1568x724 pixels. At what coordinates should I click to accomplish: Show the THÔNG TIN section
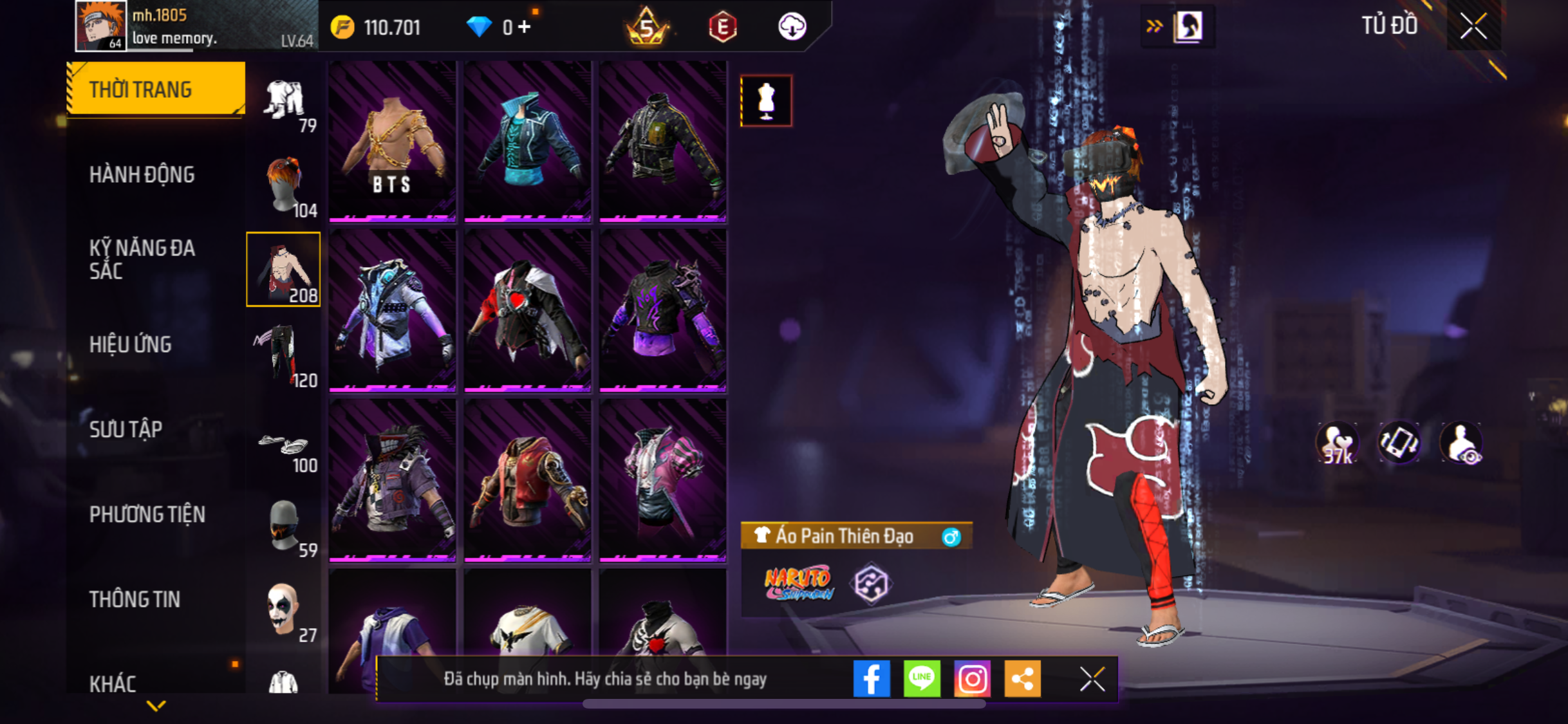click(135, 599)
